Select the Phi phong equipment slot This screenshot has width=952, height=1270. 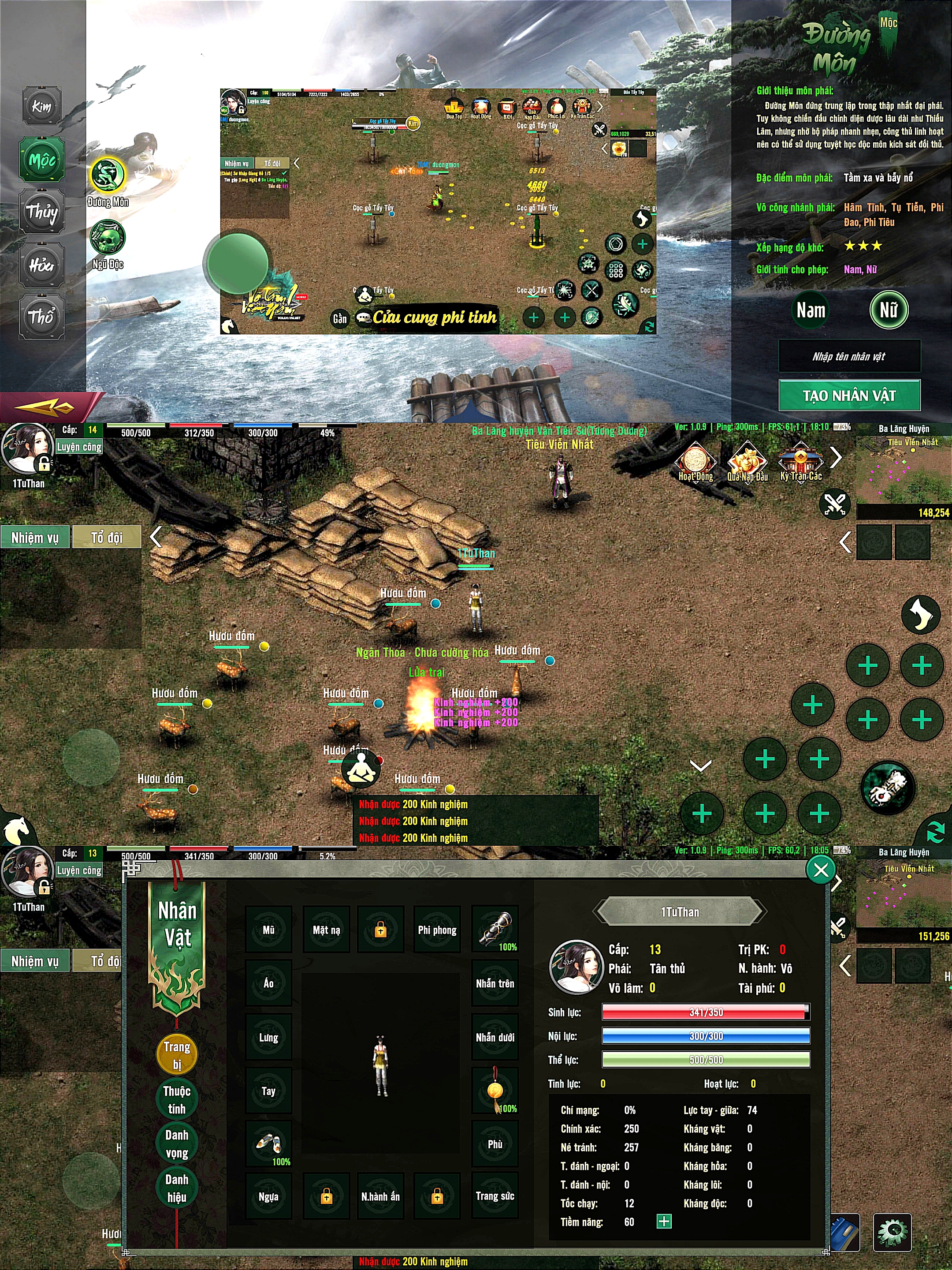coord(437,930)
